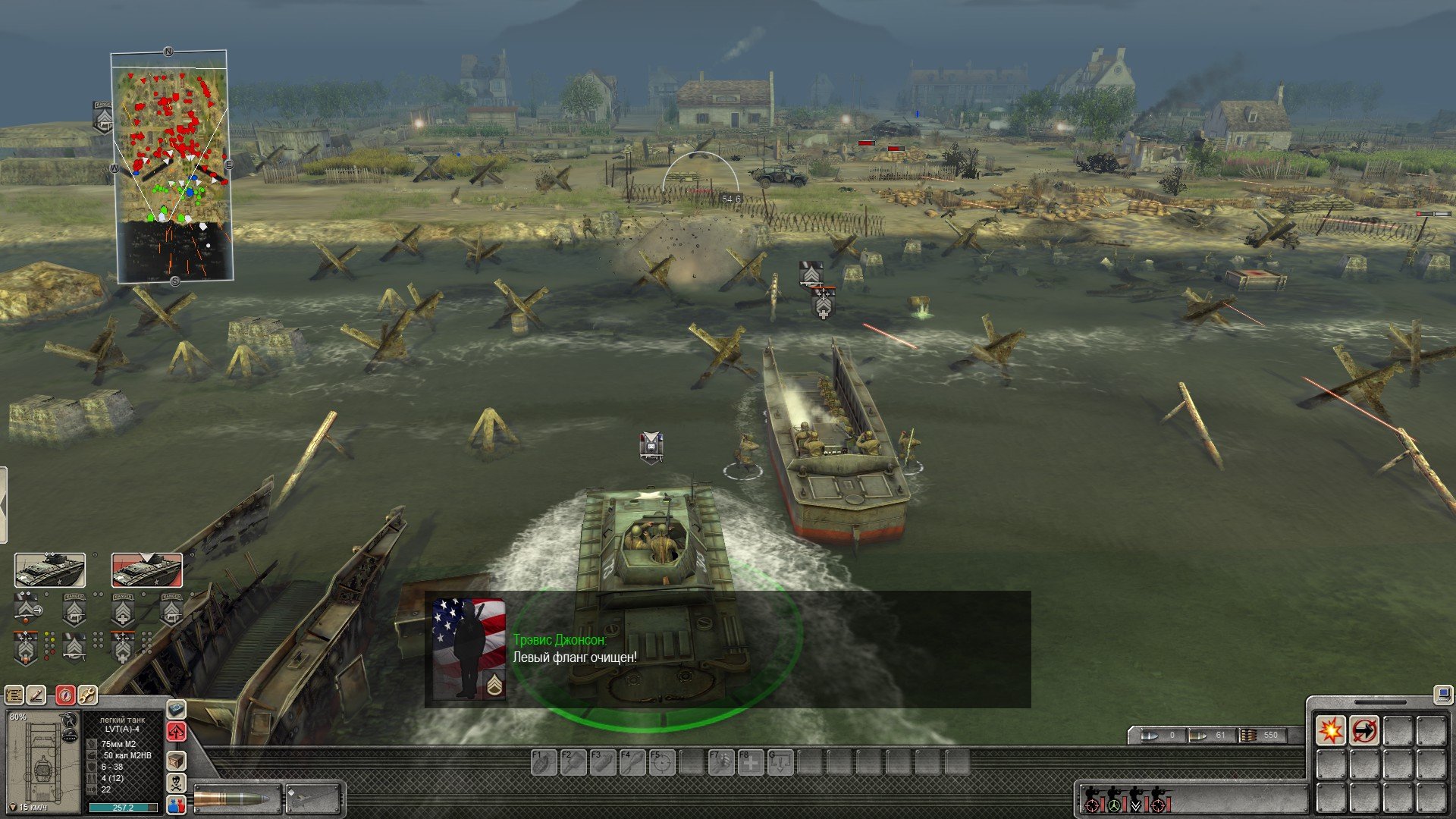The image size is (1456, 819).
Task: Select the unhighlighted LVT tank portrait
Action: 50,570
